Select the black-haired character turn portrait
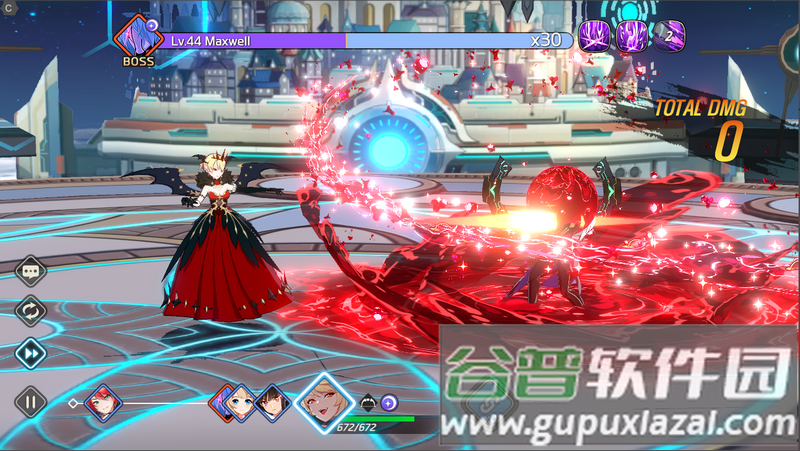The image size is (800, 451). click(x=270, y=403)
